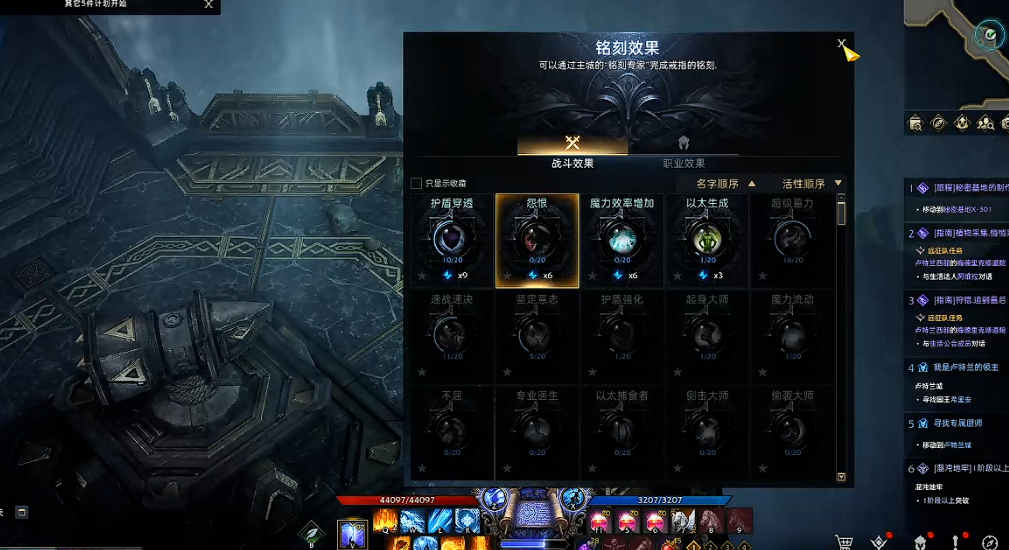Choose the 魔力效率增加 engraving
The image size is (1009, 550).
point(622,238)
